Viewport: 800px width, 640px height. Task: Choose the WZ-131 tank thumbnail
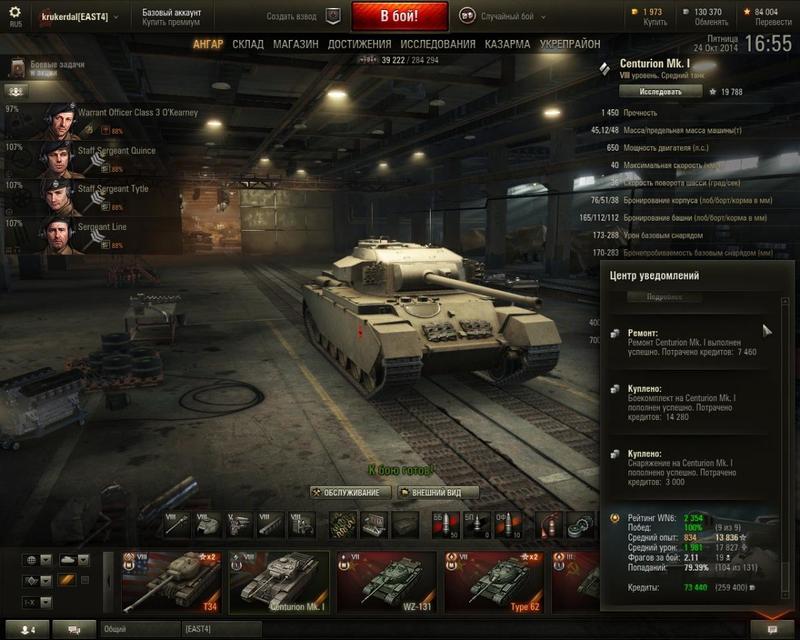coord(388,581)
